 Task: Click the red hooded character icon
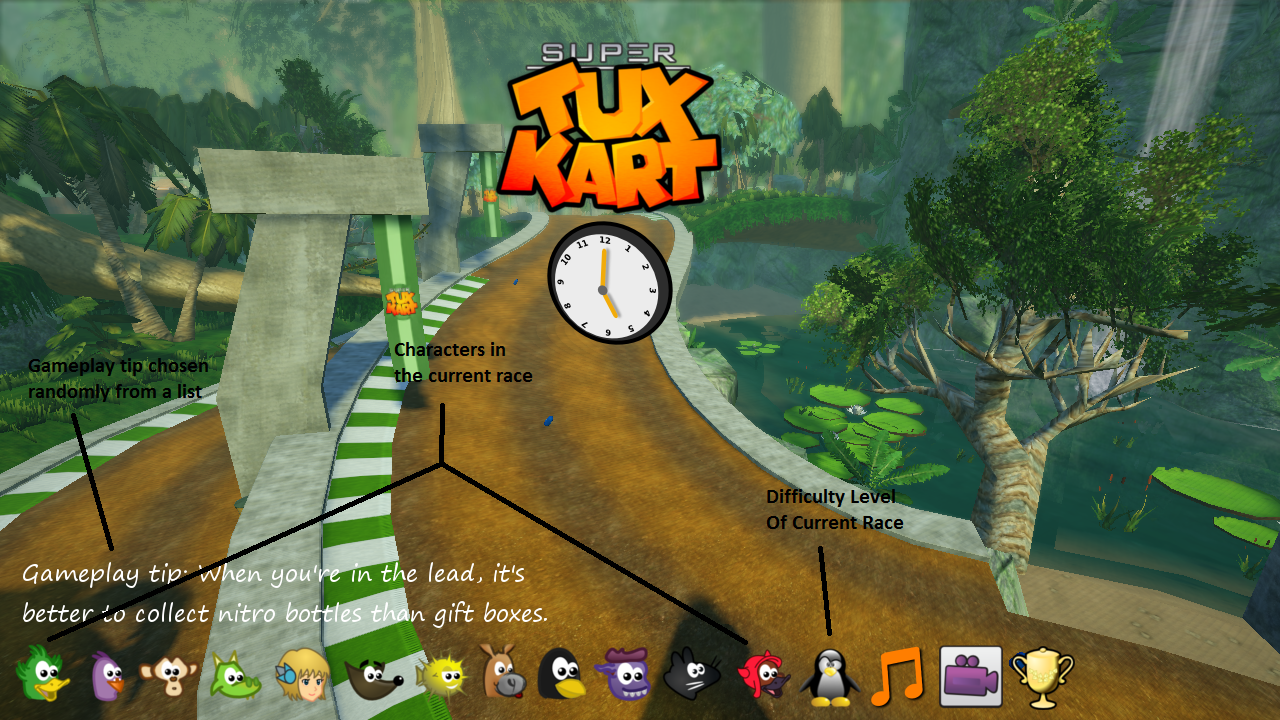click(x=762, y=676)
